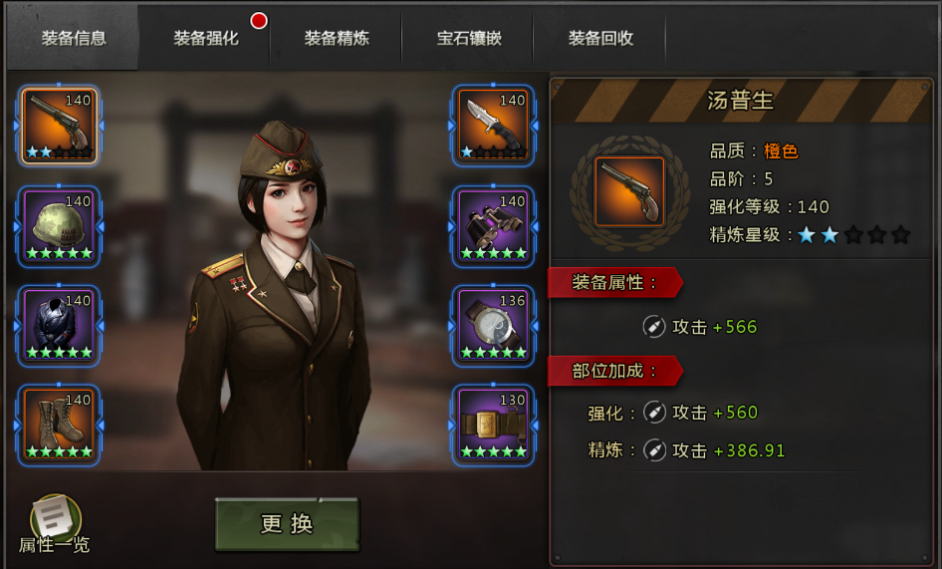Select the dark jacket armor slot
This screenshot has width=942, height=569.
tap(59, 325)
